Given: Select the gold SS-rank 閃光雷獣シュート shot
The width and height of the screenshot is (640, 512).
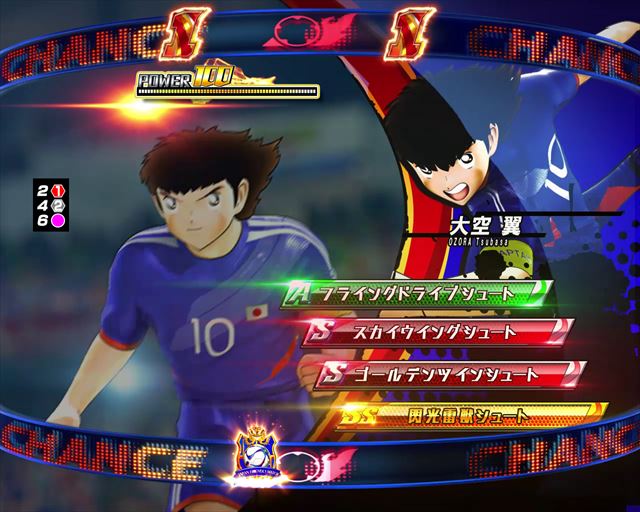Looking at the screenshot, I should coord(470,414).
